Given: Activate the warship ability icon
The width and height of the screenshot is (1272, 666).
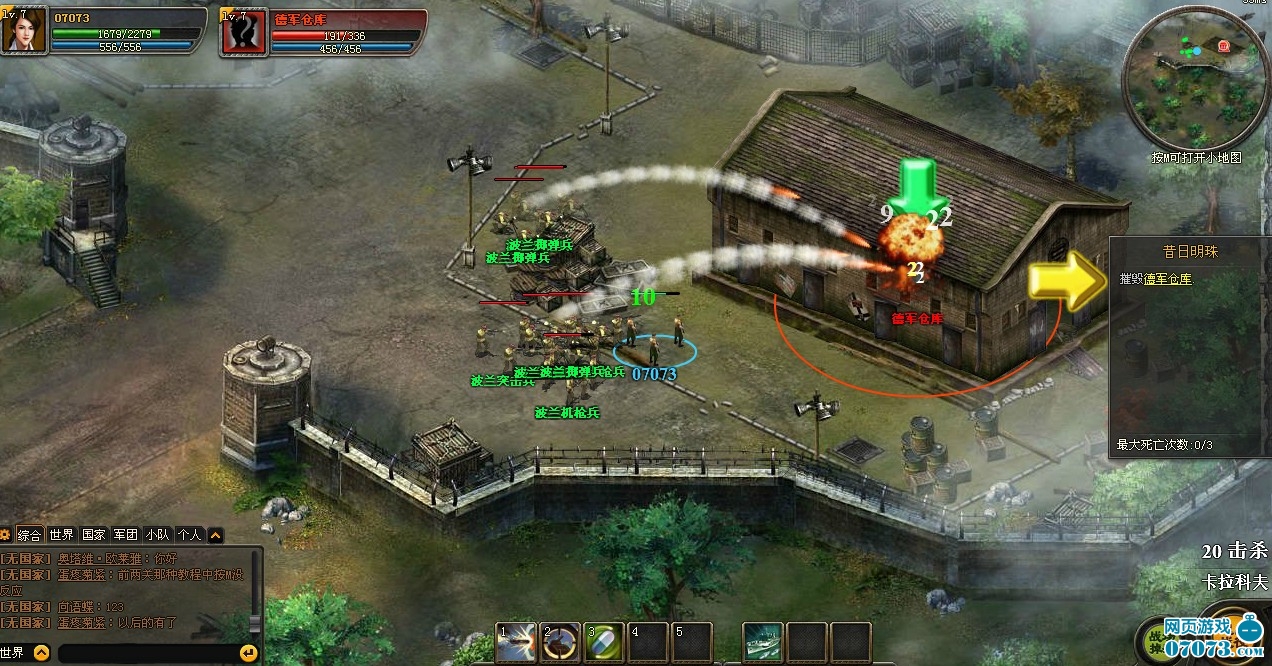Looking at the screenshot, I should (x=762, y=642).
